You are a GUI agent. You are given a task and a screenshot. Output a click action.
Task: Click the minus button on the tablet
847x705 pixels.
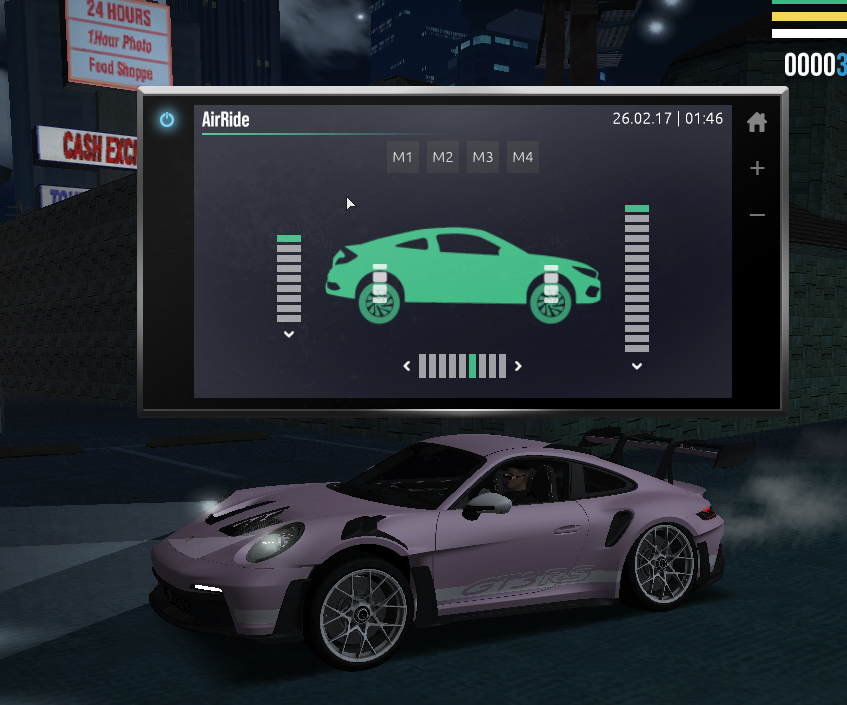[x=757, y=215]
